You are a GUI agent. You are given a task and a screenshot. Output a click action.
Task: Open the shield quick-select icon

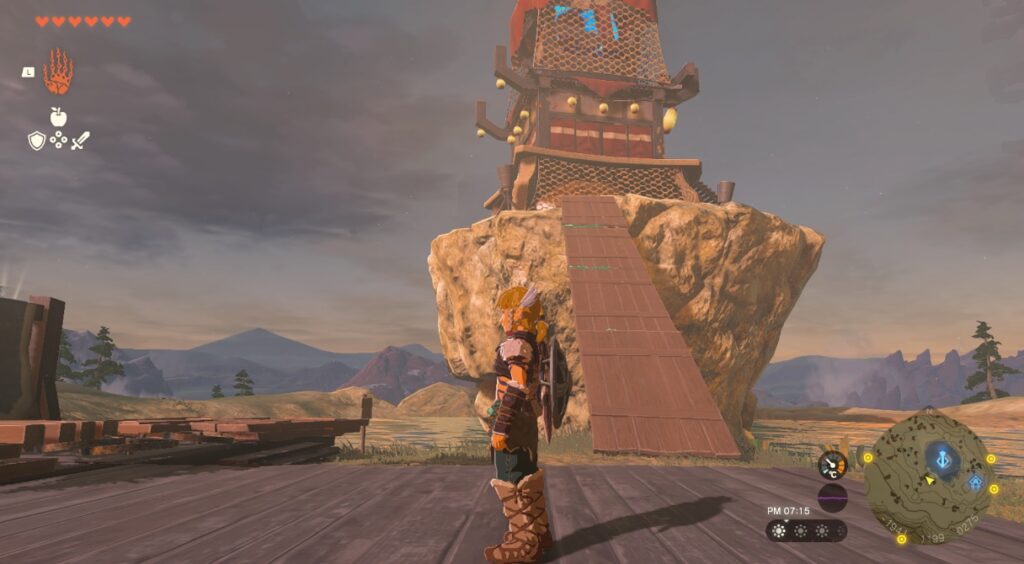pos(37,141)
